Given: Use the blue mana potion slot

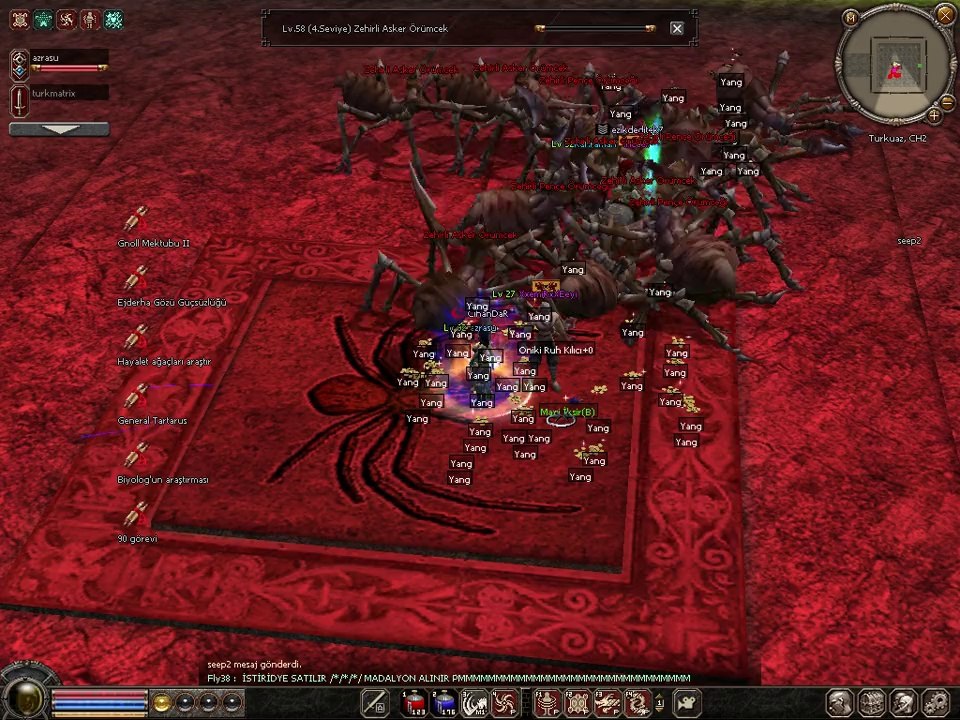Looking at the screenshot, I should click(x=444, y=703).
